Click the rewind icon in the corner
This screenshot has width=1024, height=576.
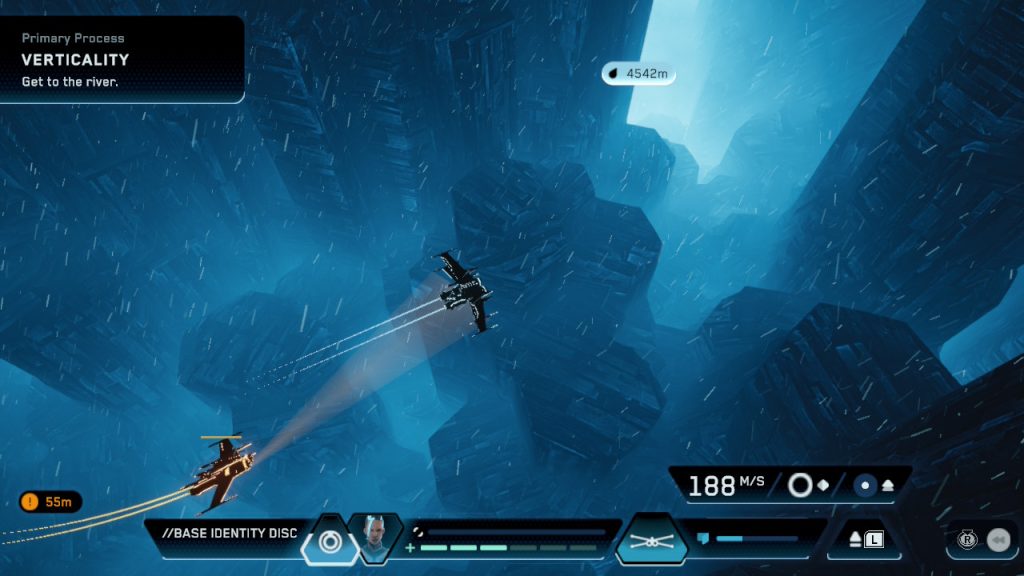tap(997, 540)
